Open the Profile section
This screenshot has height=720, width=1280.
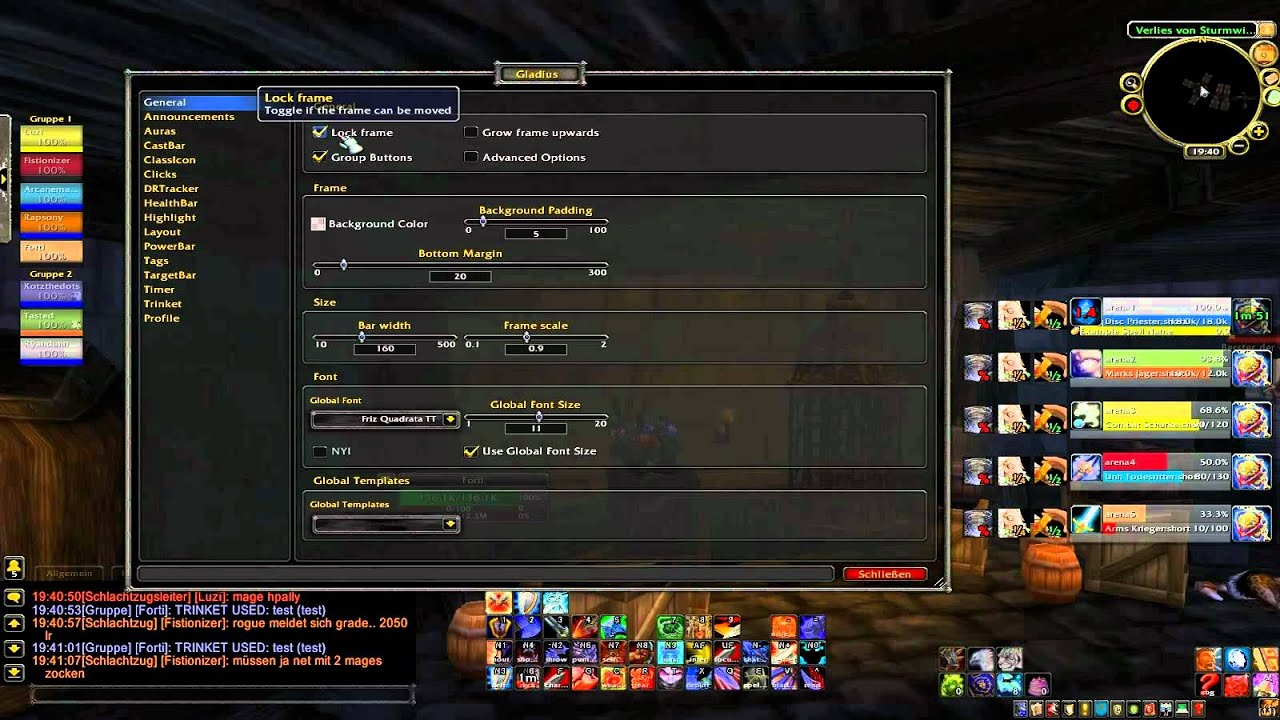[161, 318]
